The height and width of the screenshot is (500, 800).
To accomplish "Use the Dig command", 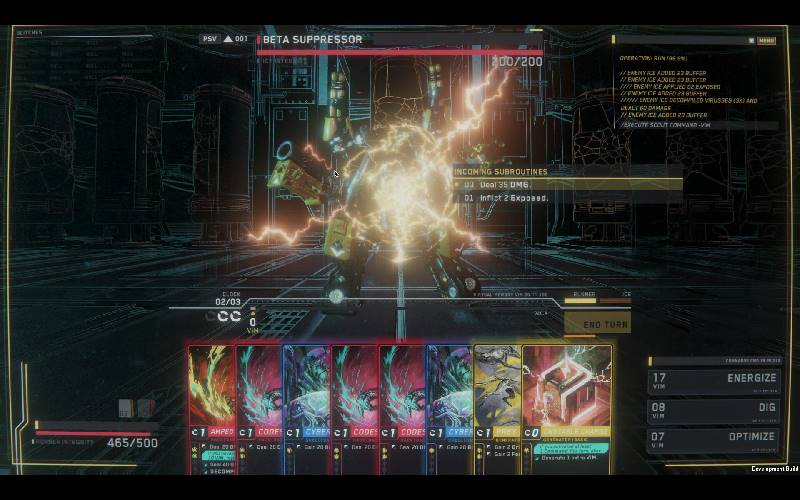I will pyautogui.click(x=712, y=408).
